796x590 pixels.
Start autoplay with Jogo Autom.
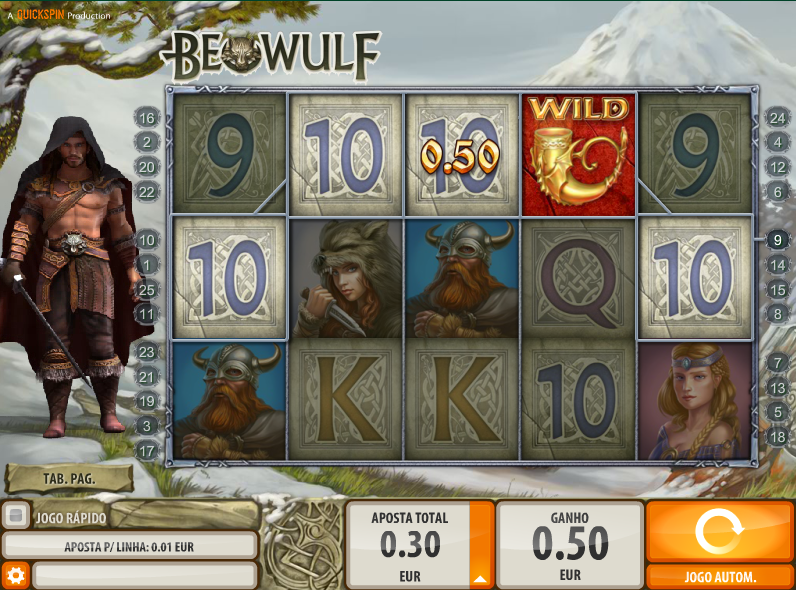click(720, 577)
